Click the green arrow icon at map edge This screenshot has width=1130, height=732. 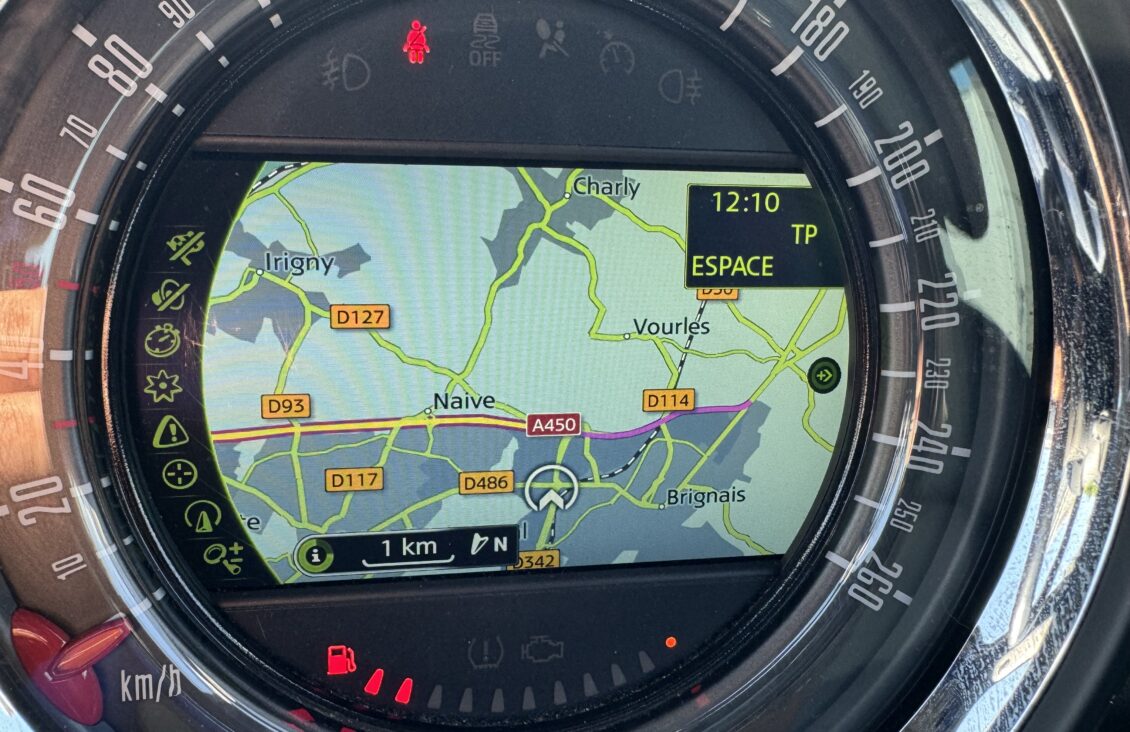coord(825,376)
